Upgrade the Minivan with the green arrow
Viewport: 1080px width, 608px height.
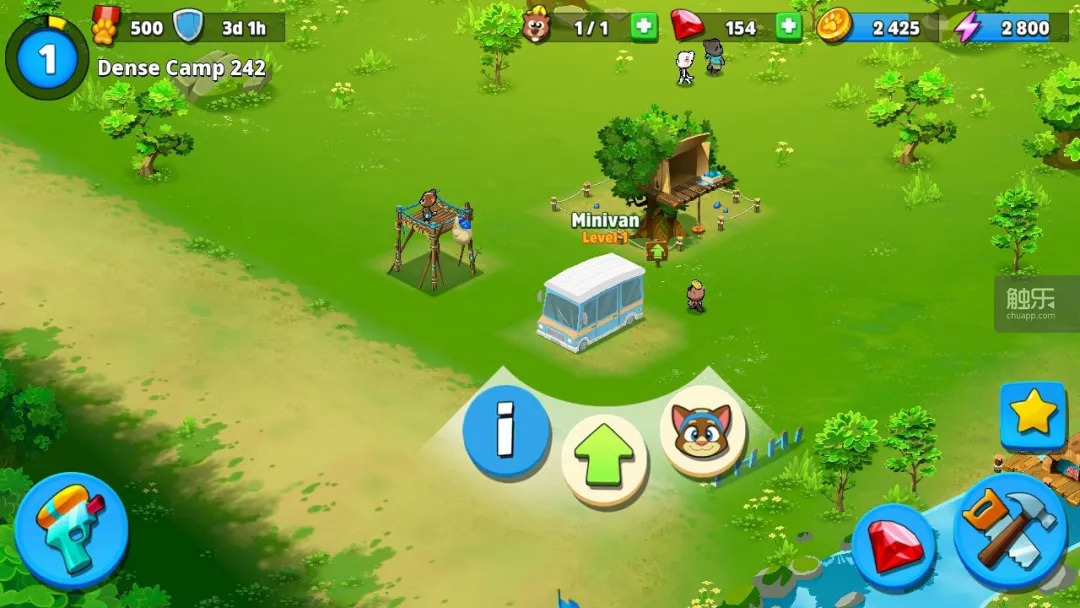604,459
